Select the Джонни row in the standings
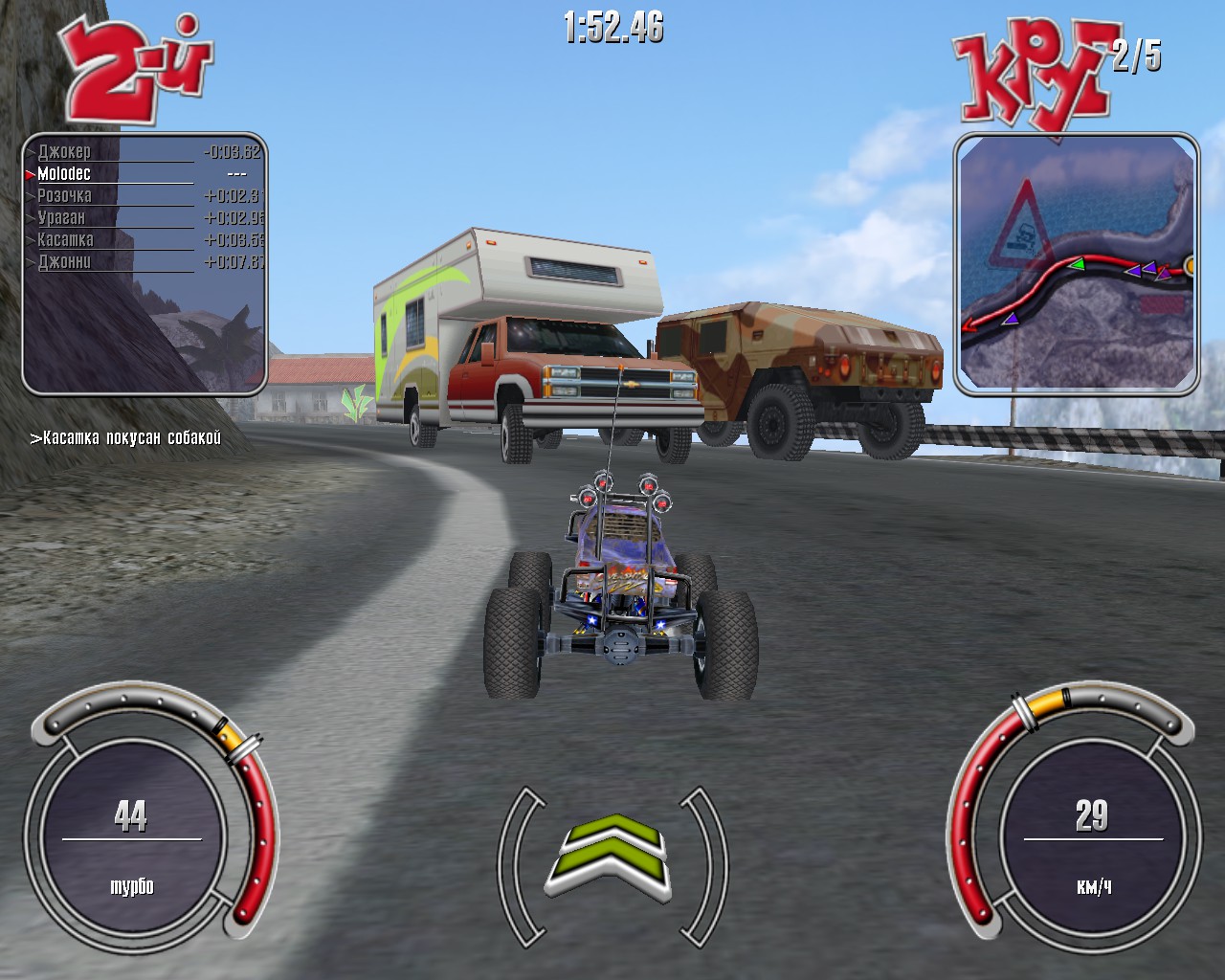This screenshot has height=980, width=1225. (64, 260)
